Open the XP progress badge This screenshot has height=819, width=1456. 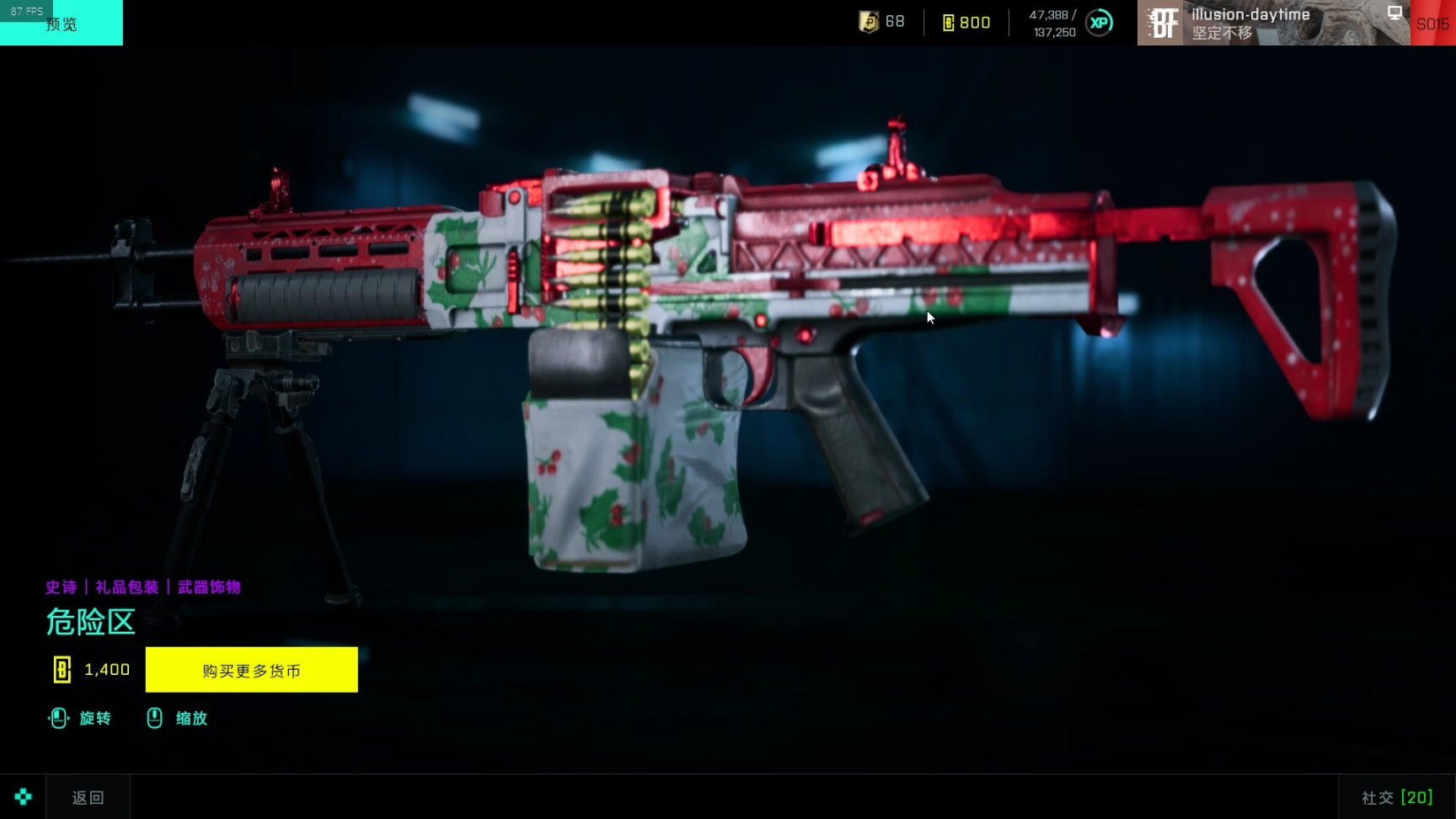(x=1099, y=23)
